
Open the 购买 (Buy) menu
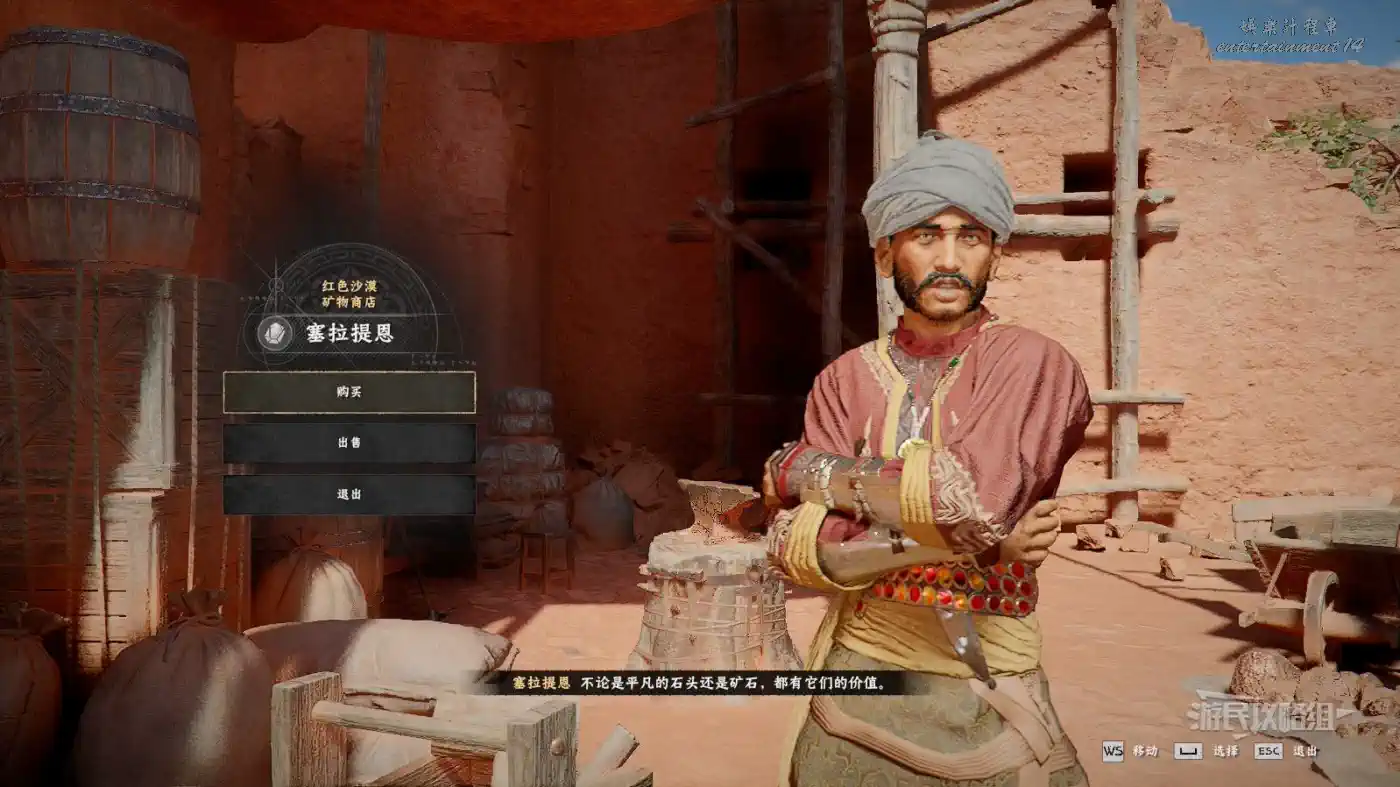pos(349,392)
